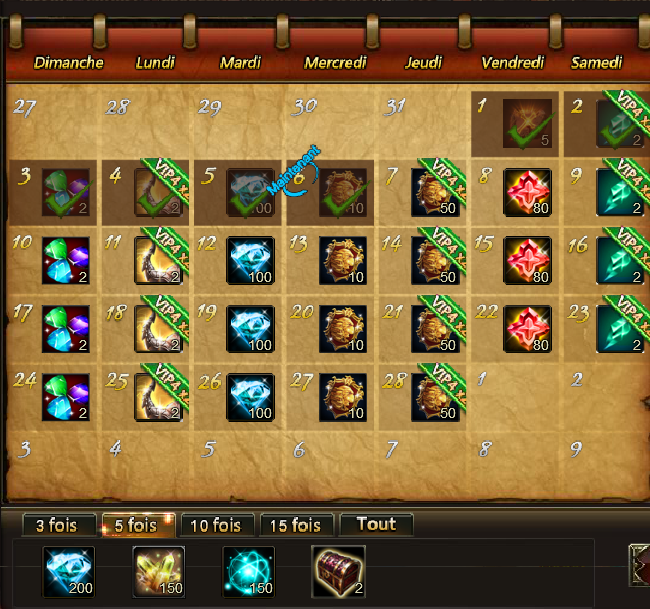
Task: Select the 5 fois tab
Action: coord(135,525)
